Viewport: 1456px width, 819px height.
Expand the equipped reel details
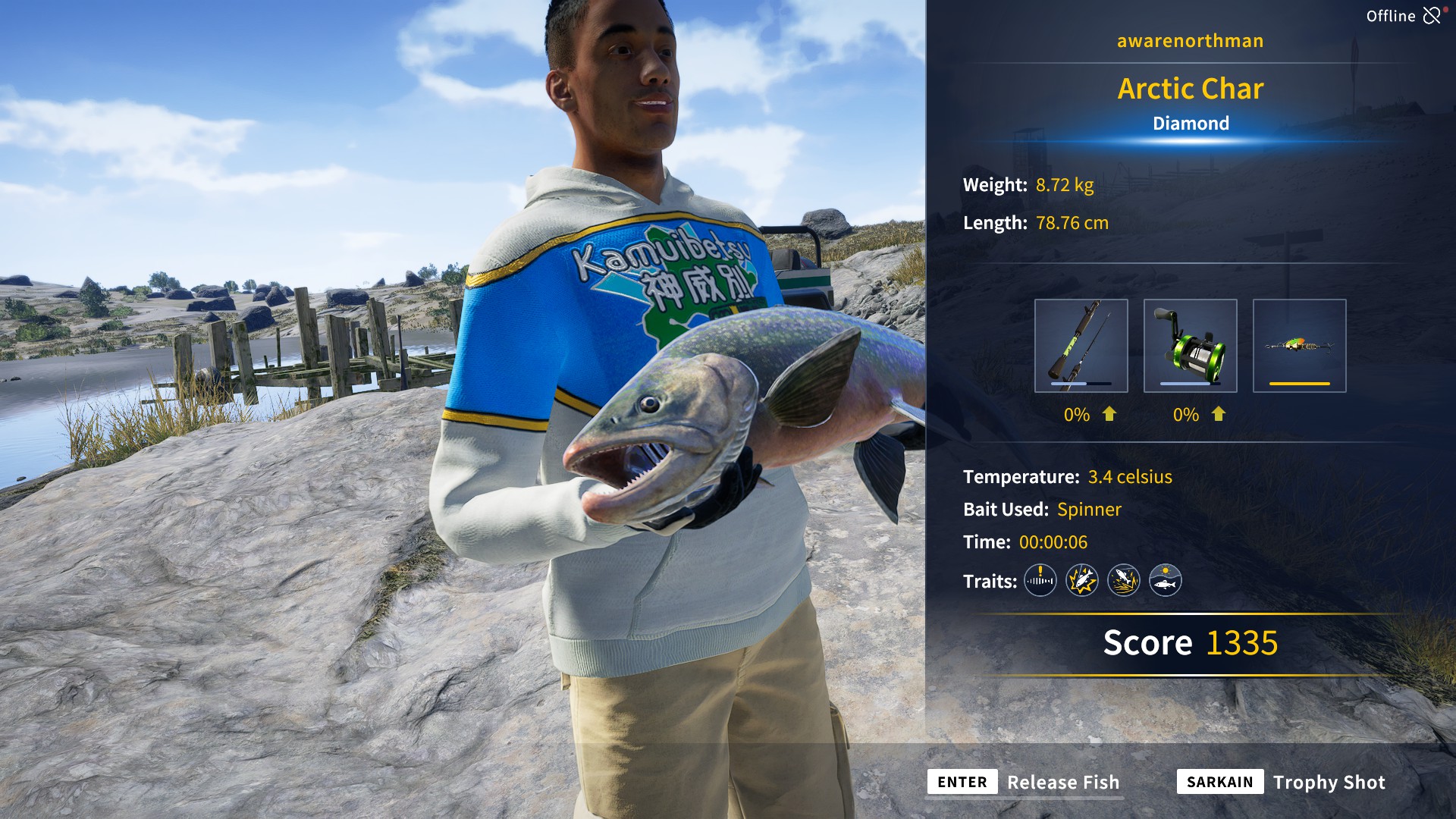click(x=1190, y=345)
